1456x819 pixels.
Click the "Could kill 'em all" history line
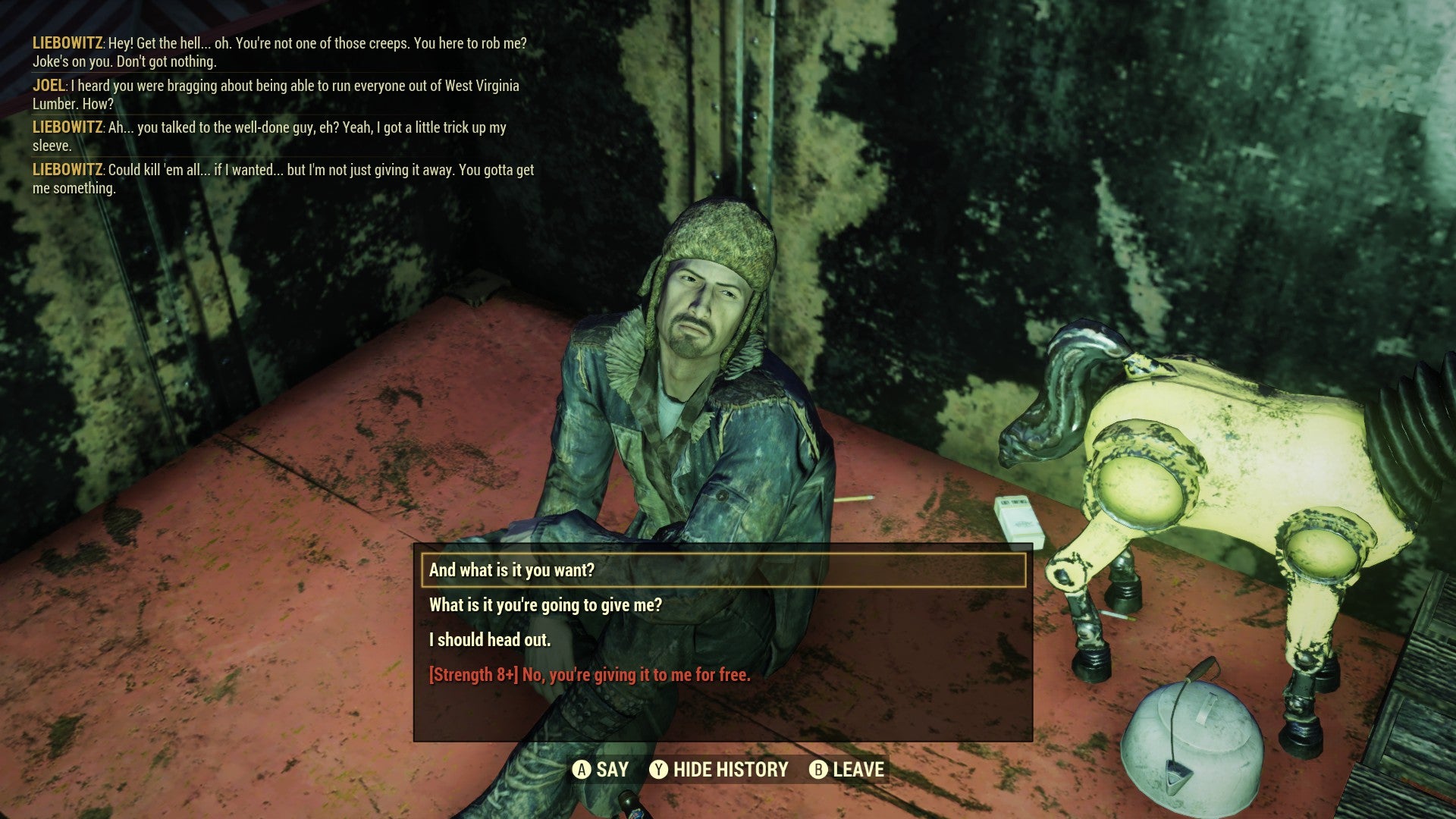click(284, 179)
